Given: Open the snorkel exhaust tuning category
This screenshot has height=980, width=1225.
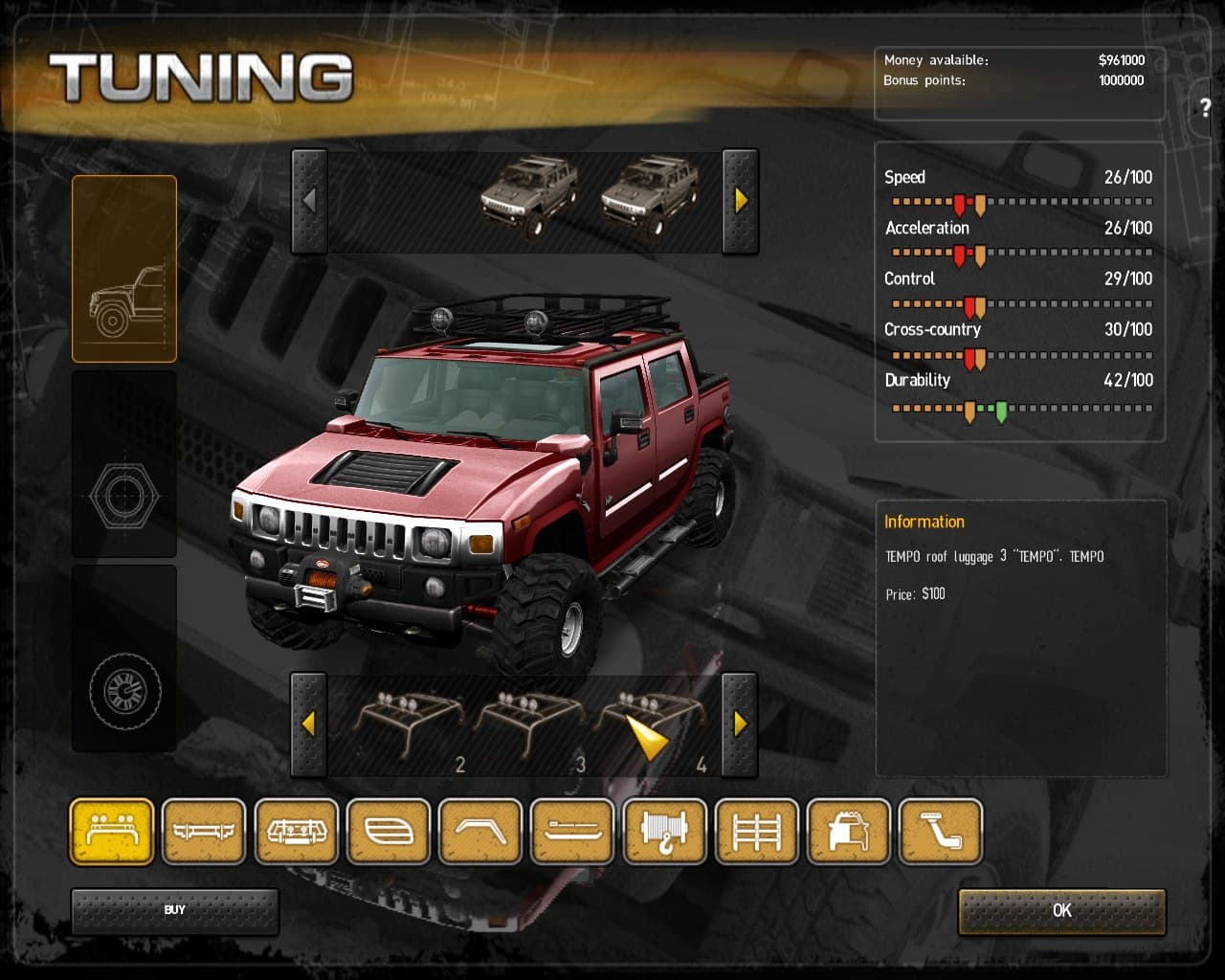Looking at the screenshot, I should coord(941,831).
